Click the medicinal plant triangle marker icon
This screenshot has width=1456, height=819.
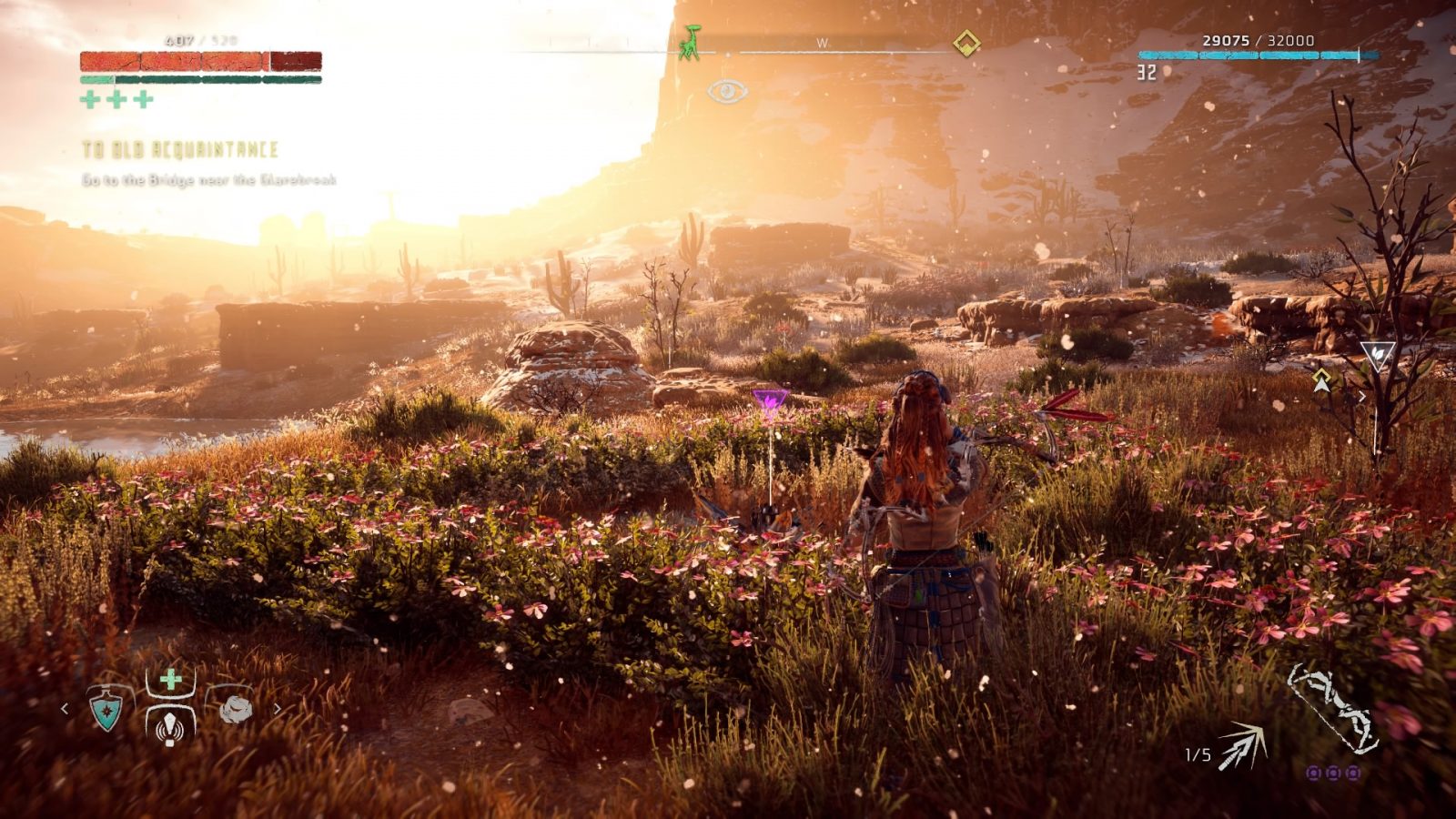pos(1378,355)
